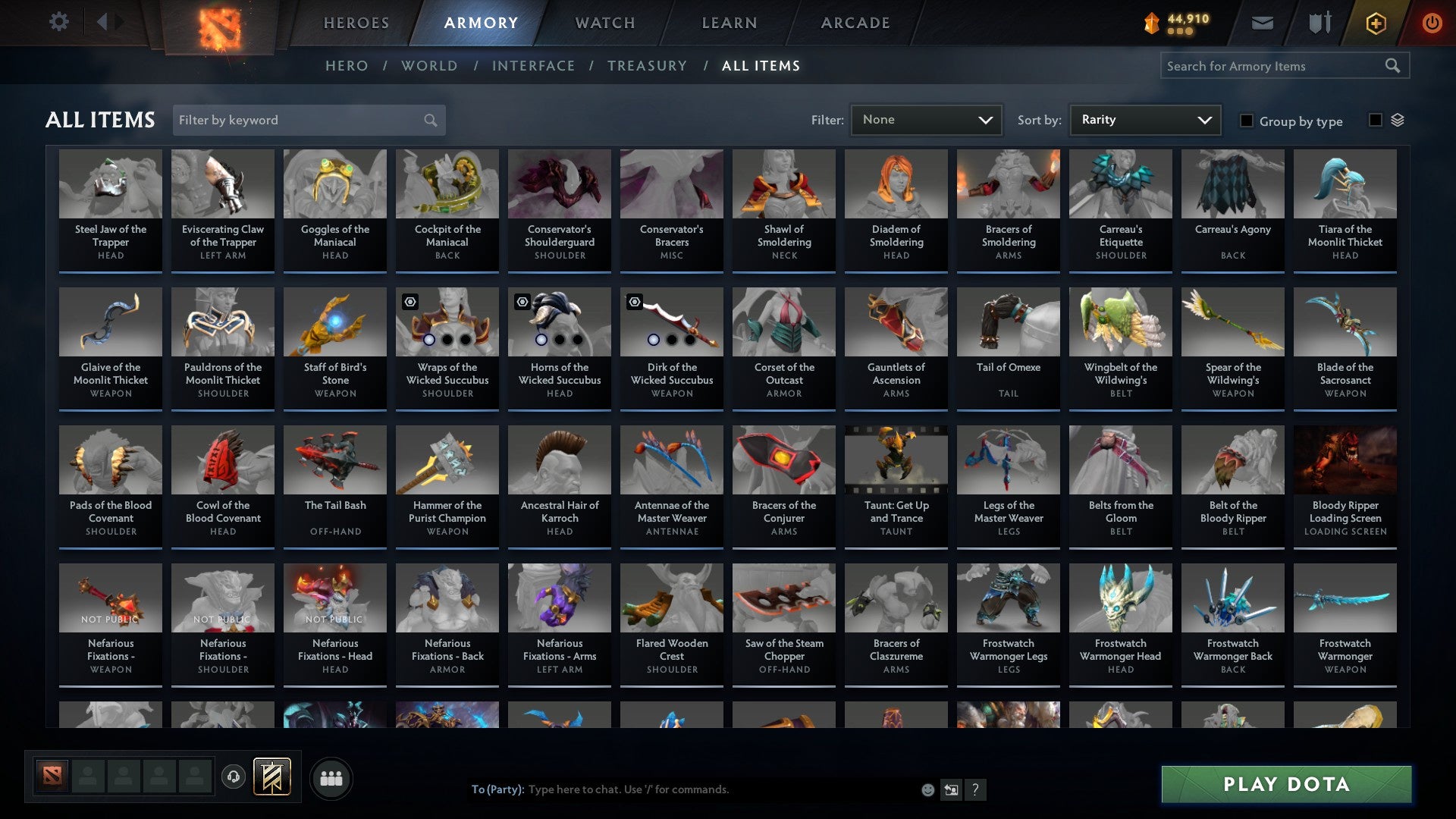Screen dimensions: 1456x819
Task: Open the gold plus store icon
Action: pos(1376,23)
